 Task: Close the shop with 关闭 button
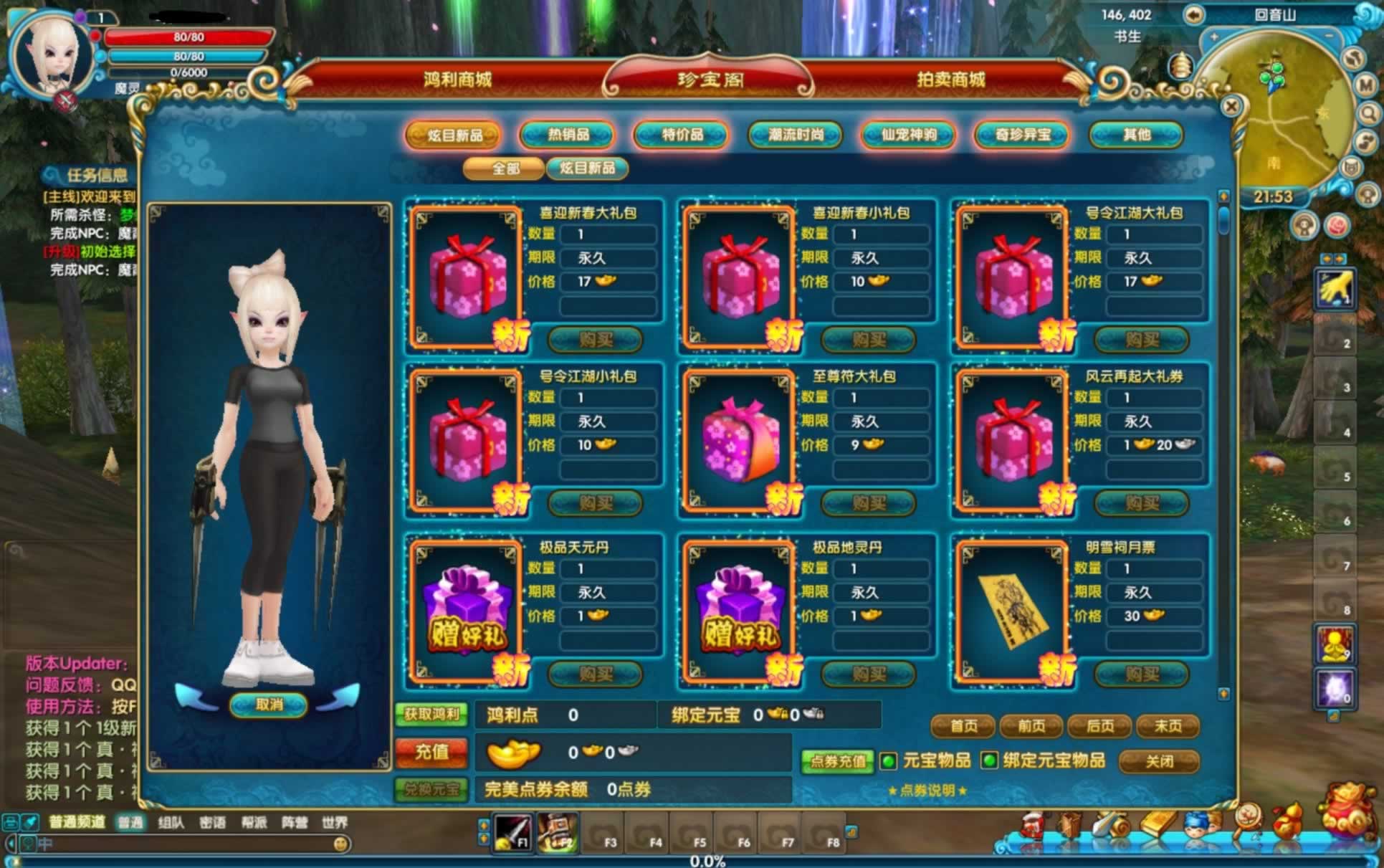(1159, 761)
